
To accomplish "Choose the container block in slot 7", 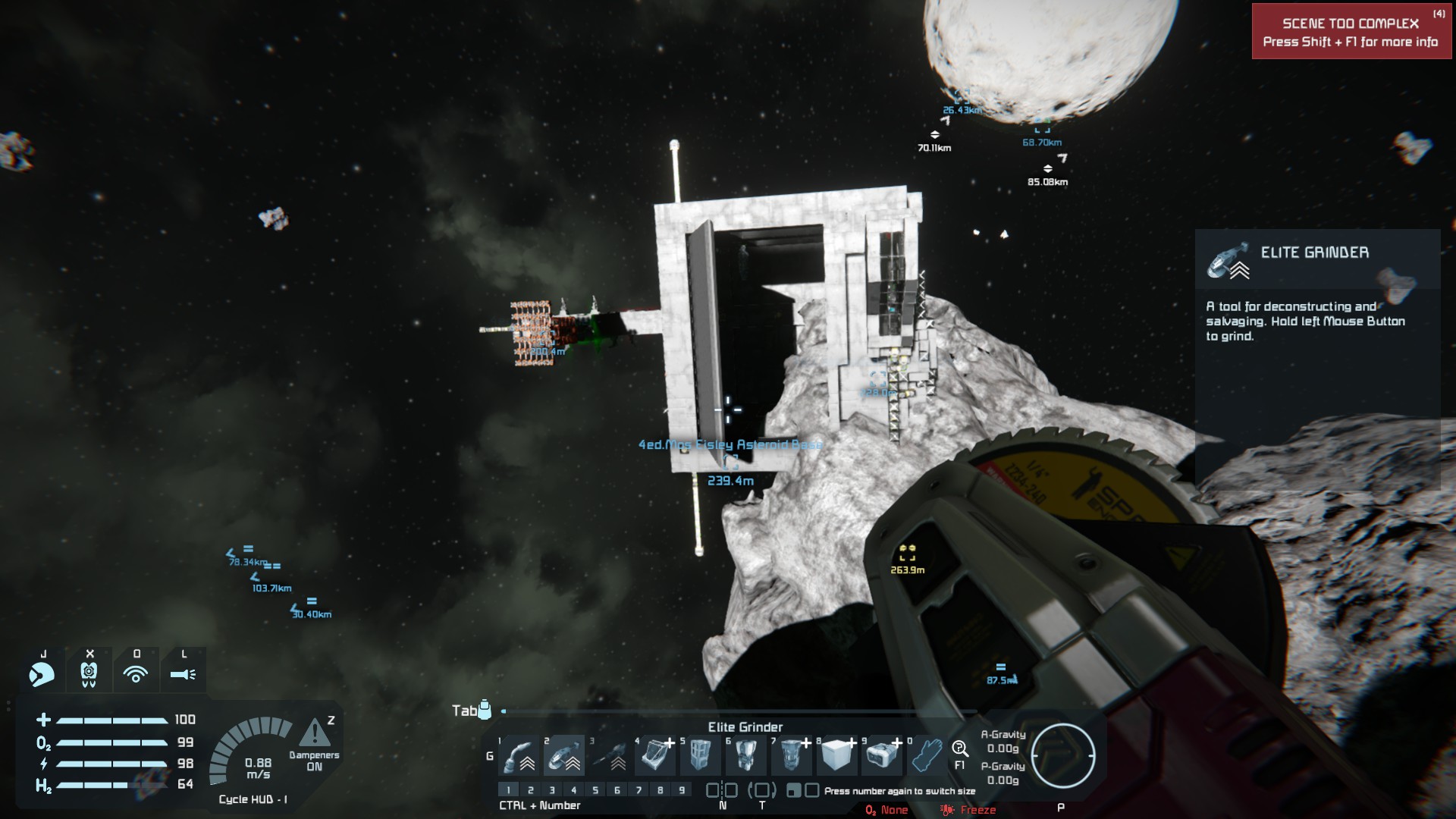I will [x=791, y=755].
